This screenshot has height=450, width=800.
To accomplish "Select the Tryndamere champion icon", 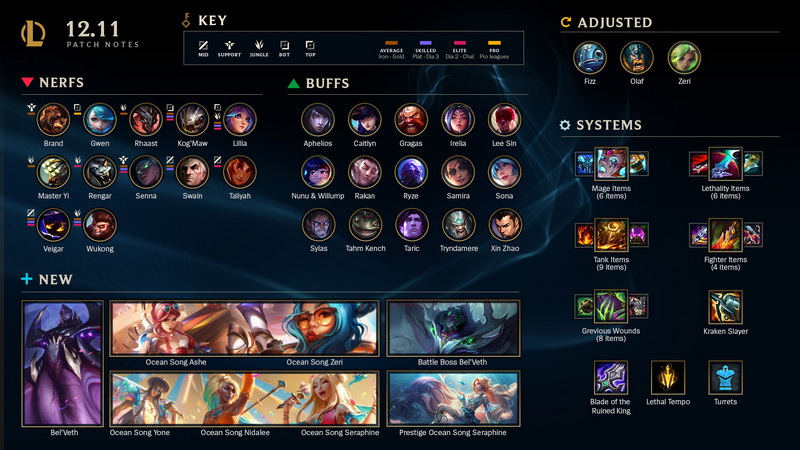I will coord(457,225).
